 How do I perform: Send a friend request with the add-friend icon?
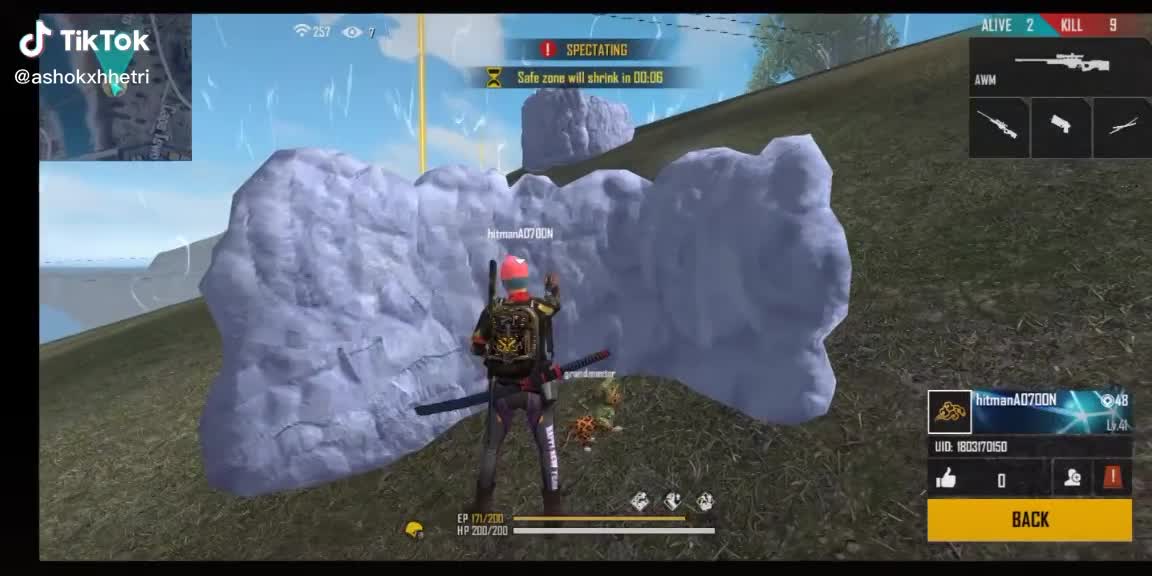click(x=1073, y=478)
